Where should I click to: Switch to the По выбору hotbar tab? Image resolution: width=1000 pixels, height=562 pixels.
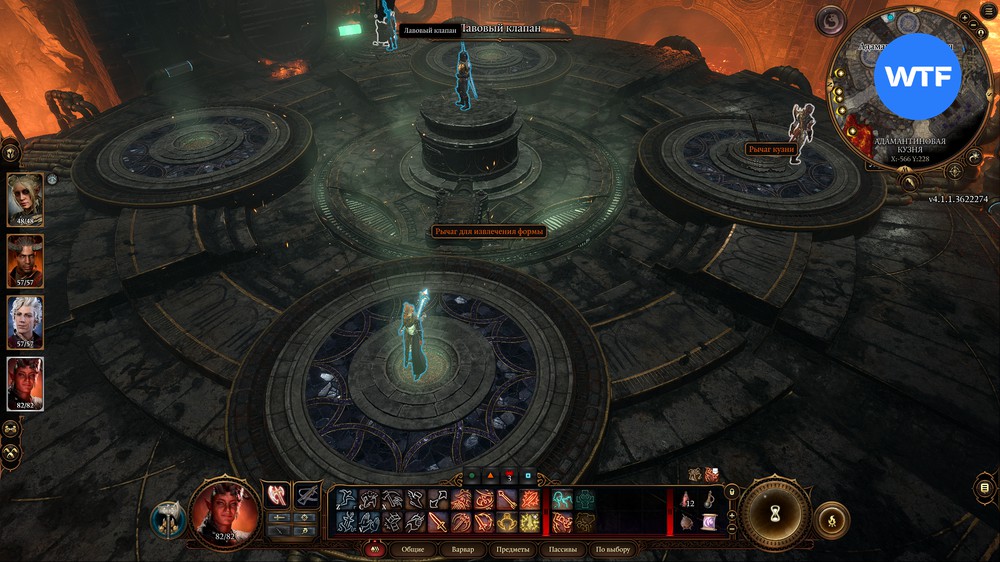613,549
